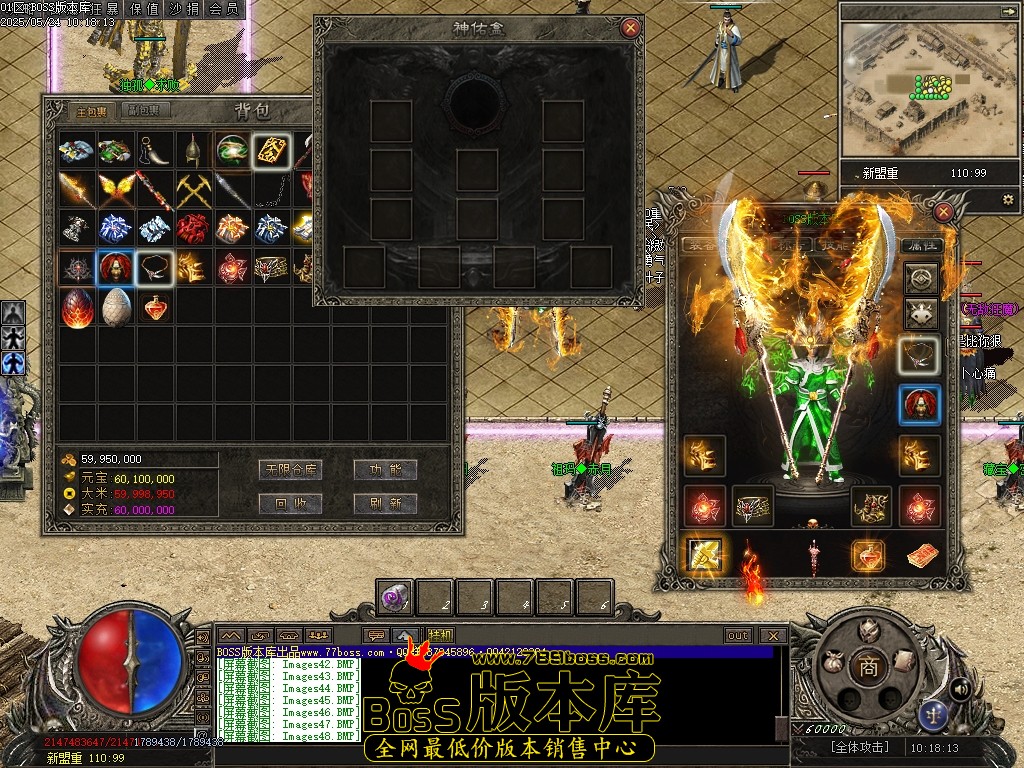
Task: Open the 属性 attributes tab
Action: click(921, 245)
